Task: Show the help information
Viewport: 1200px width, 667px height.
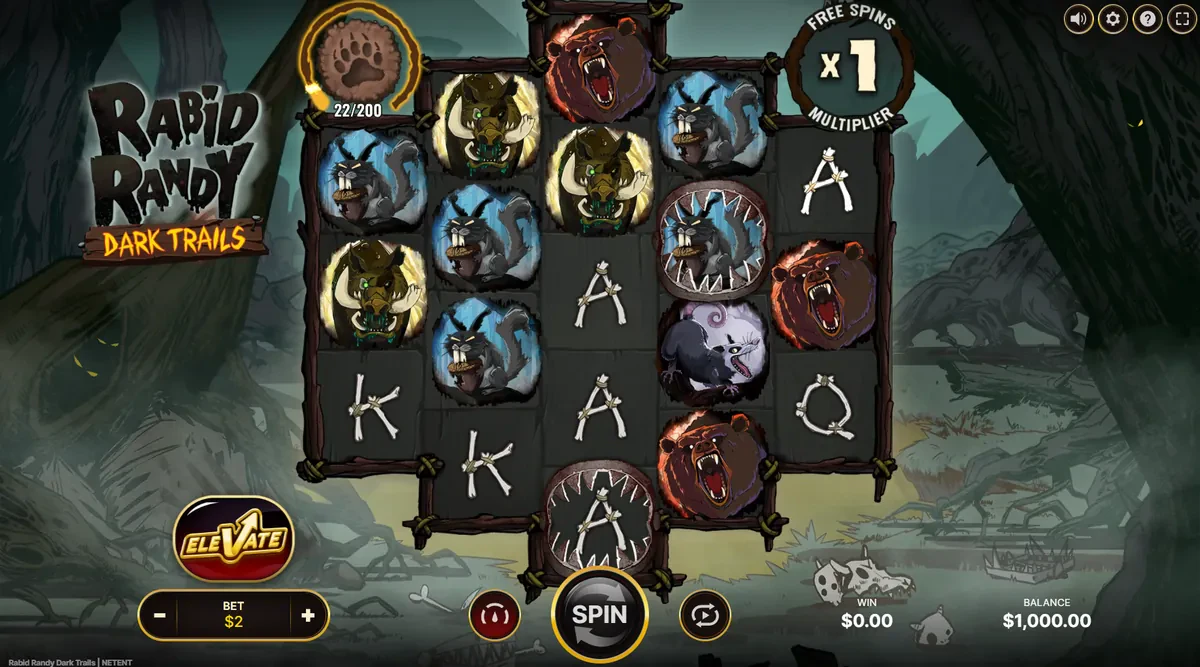Action: tap(1148, 18)
